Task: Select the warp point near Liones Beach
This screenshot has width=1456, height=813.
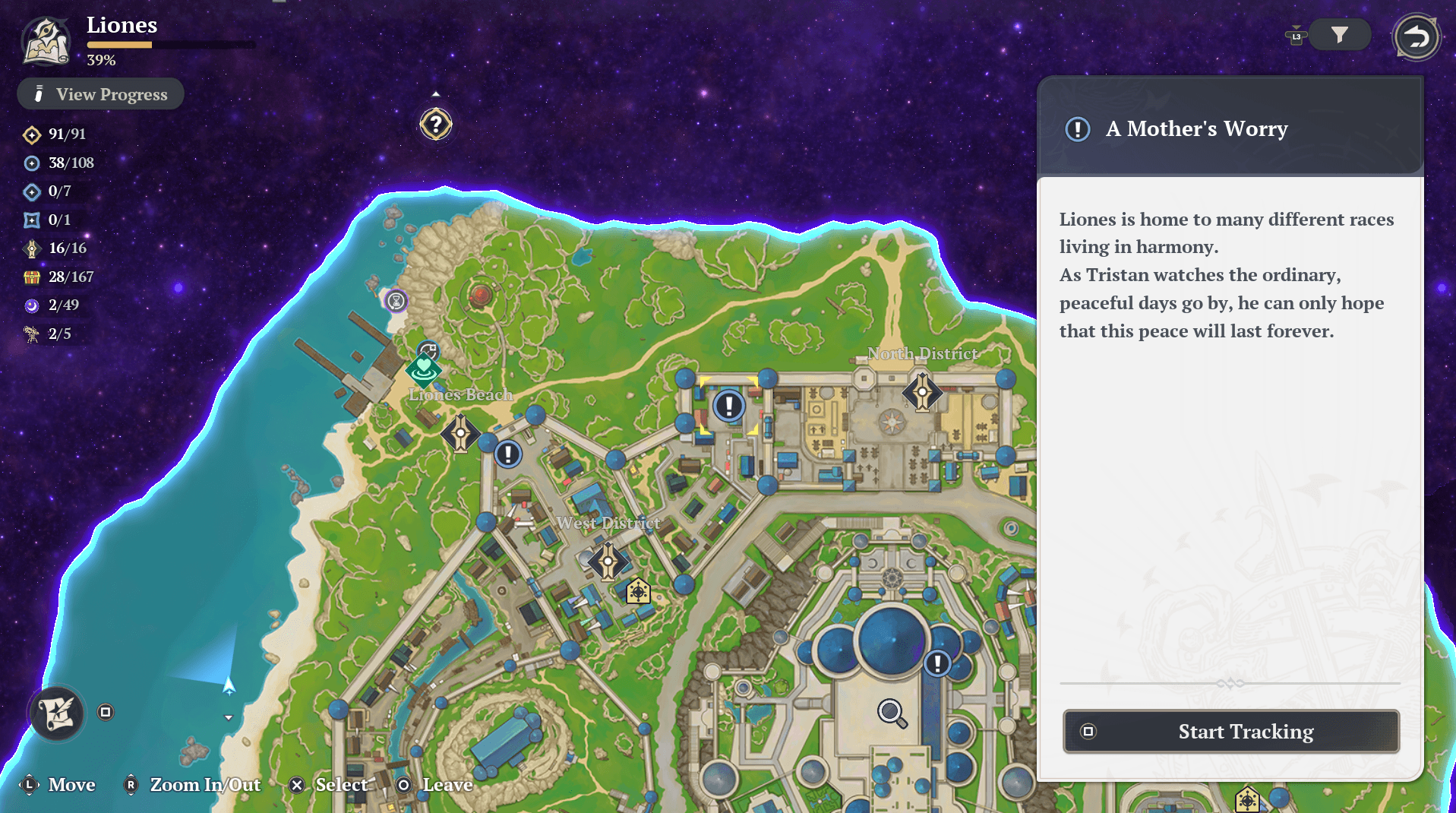Action: [460, 434]
